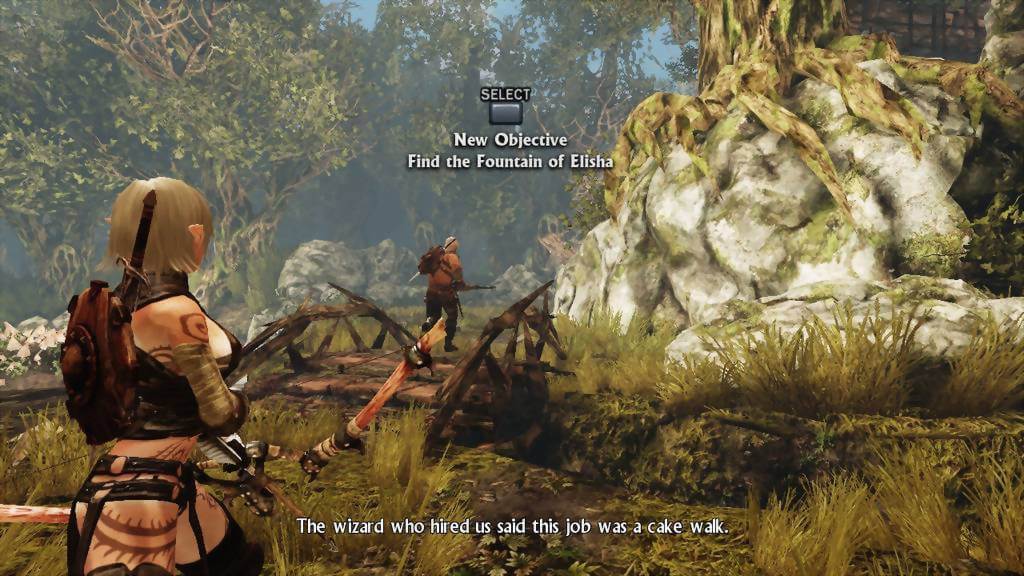1024x576 pixels.
Task: Open the Find the Fountain of Elisha objective
Action: 505,111
